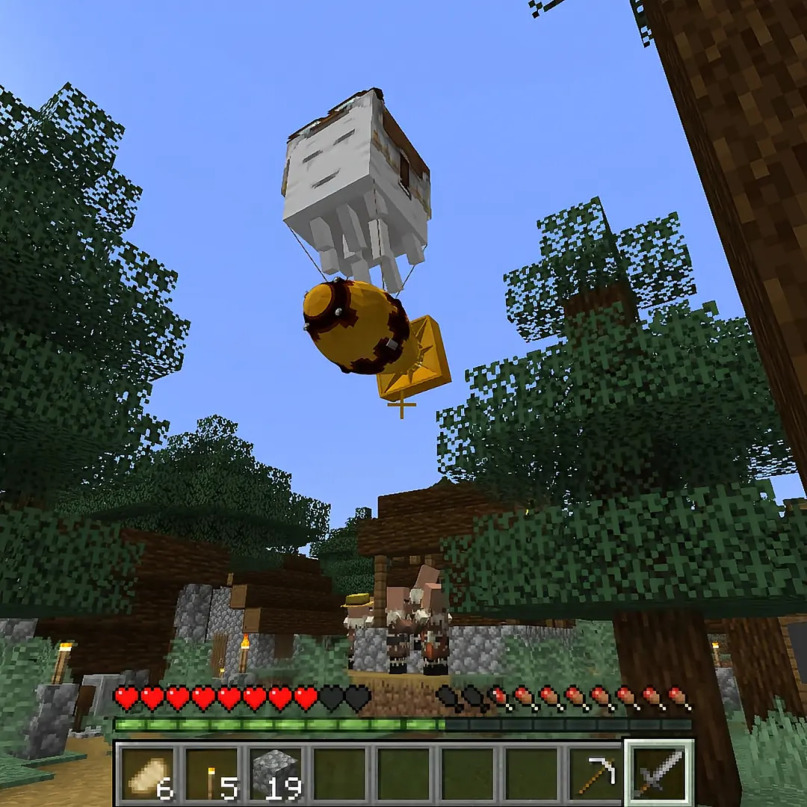Select the cobblestone stack of 19
807x807 pixels.
click(275, 773)
